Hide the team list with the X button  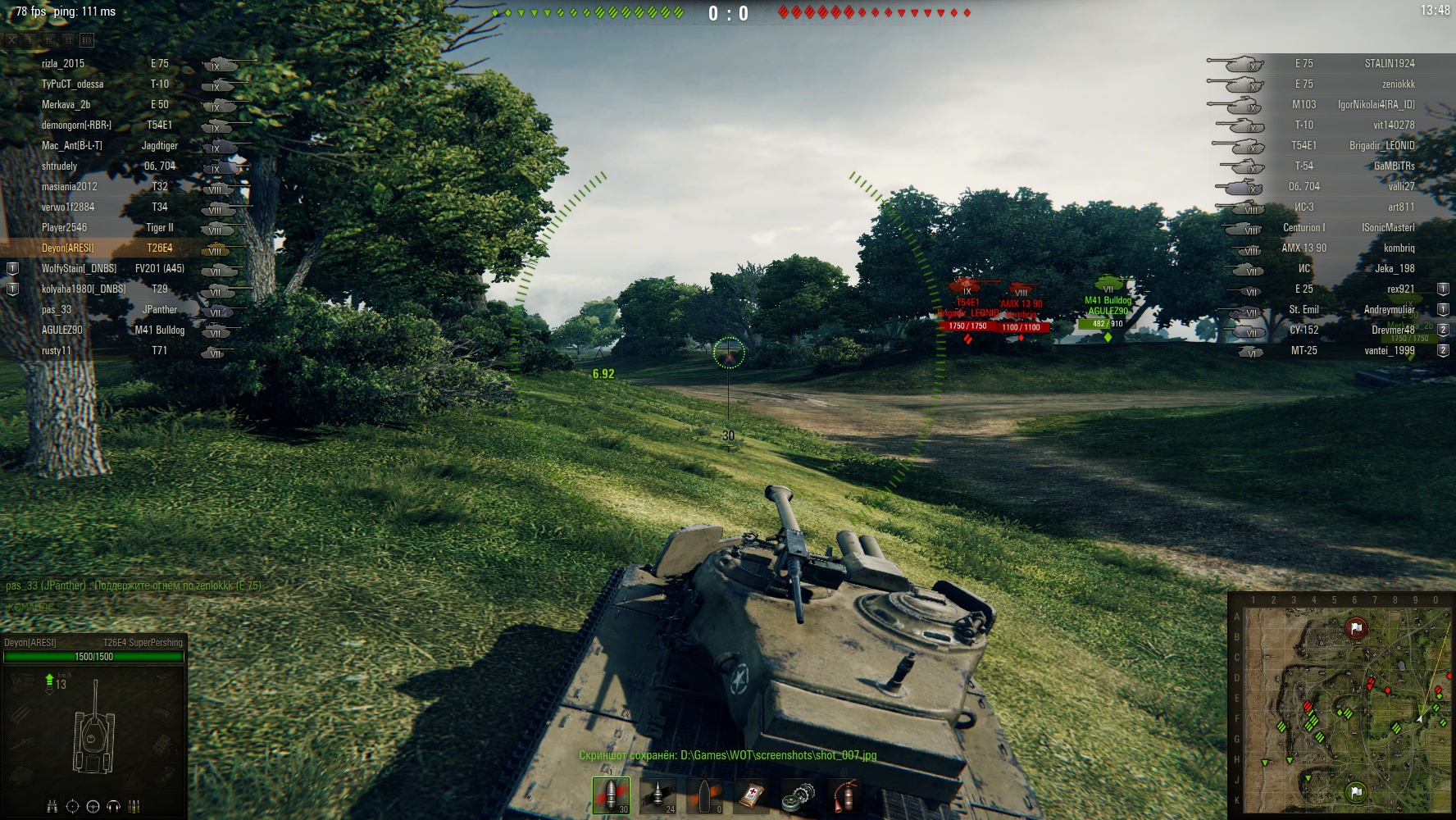[12, 39]
